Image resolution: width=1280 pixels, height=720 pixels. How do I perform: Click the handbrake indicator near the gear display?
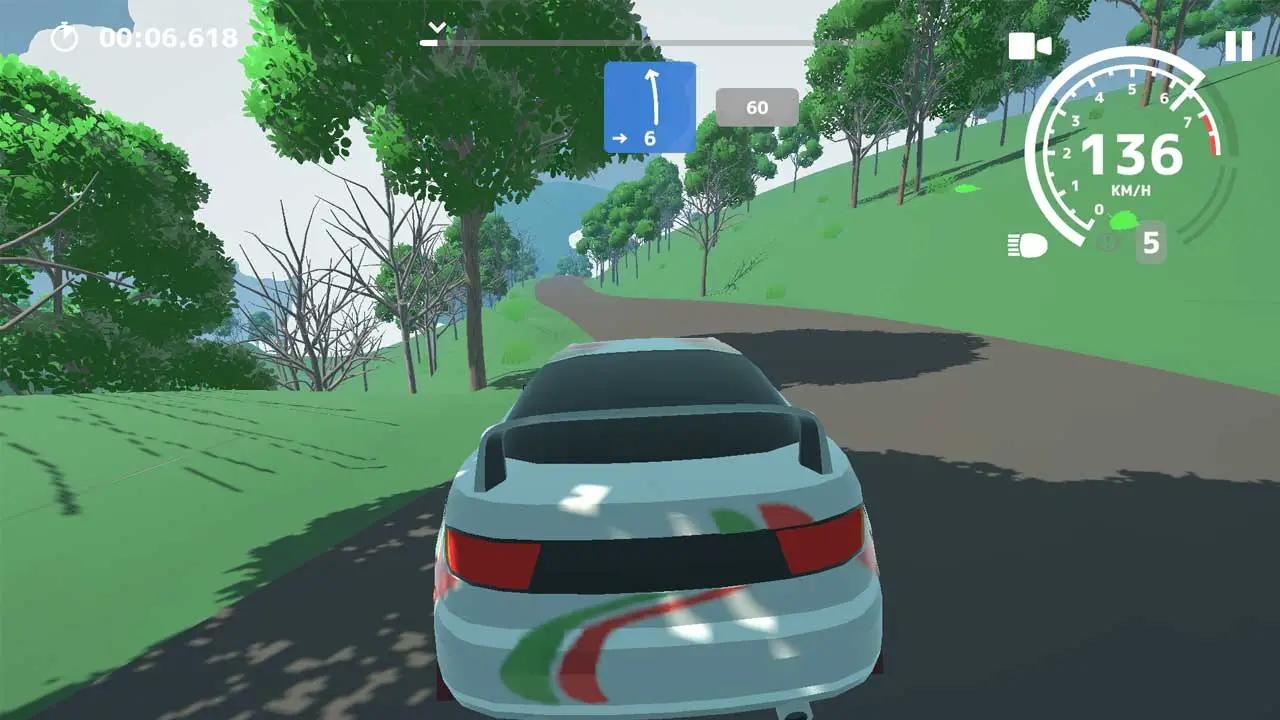[1107, 242]
